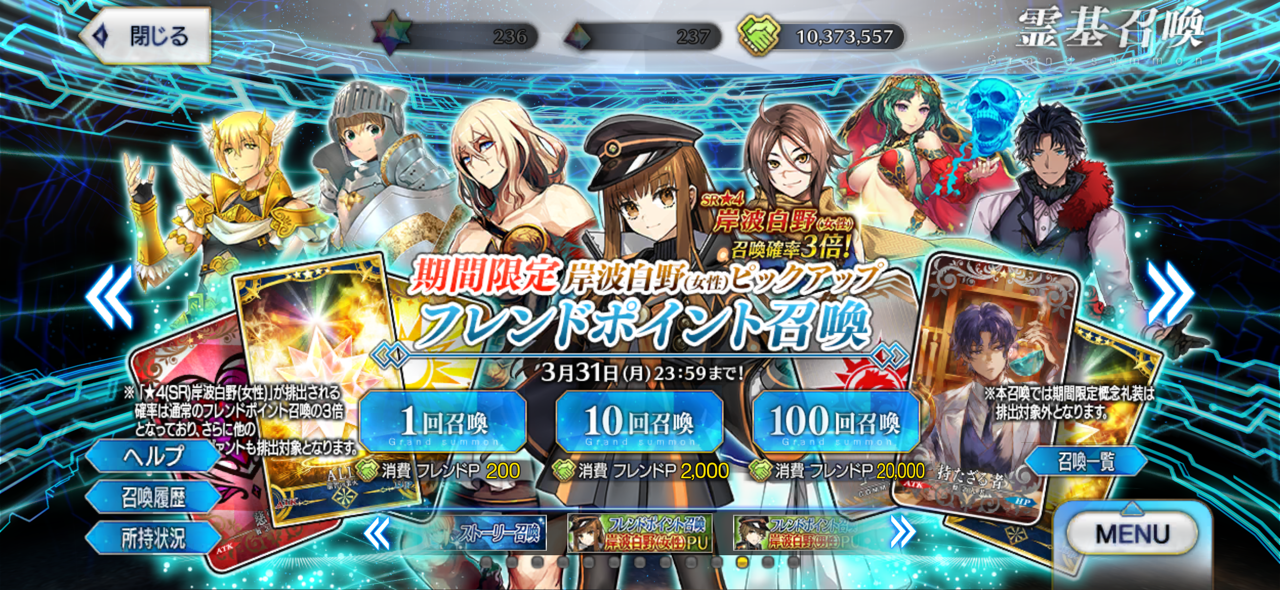The image size is (1280, 590).
Task: Open the 召喚一覧 summon list
Action: click(1086, 461)
